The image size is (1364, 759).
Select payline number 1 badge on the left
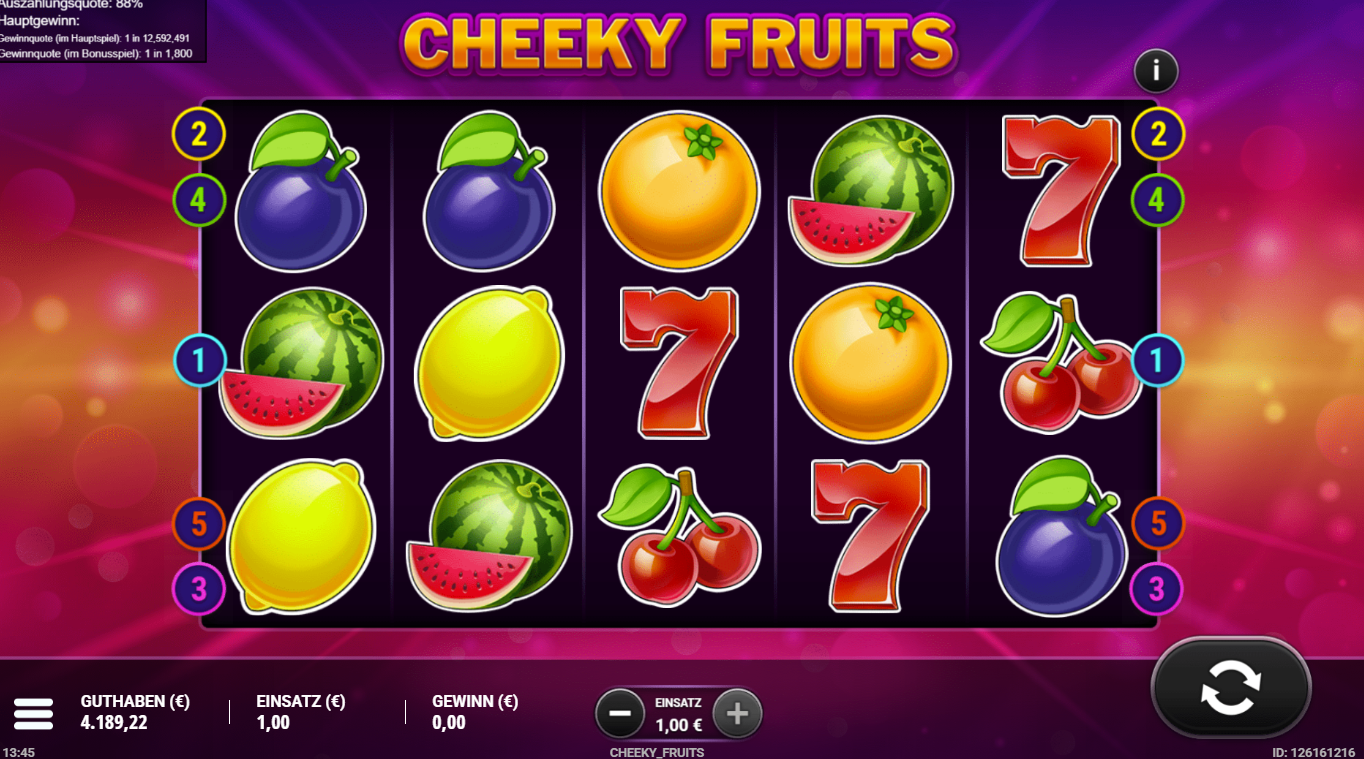pyautogui.click(x=202, y=361)
